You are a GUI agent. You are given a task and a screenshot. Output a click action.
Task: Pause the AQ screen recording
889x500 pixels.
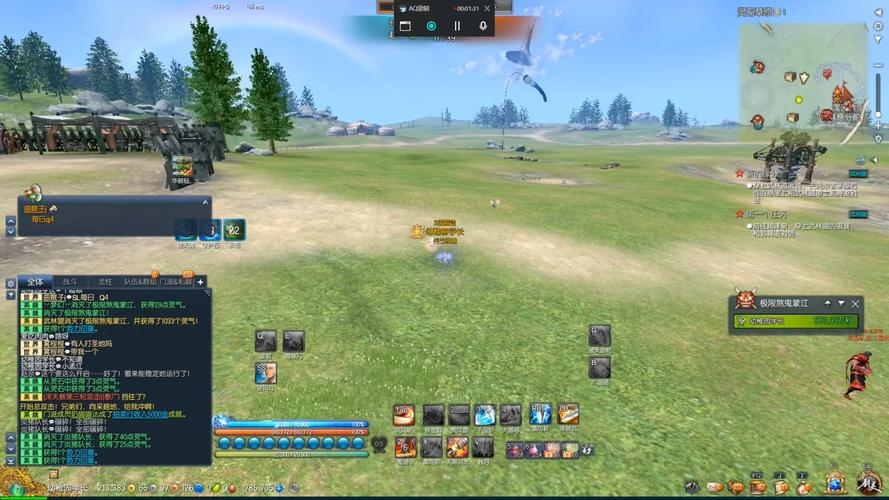coord(457,26)
